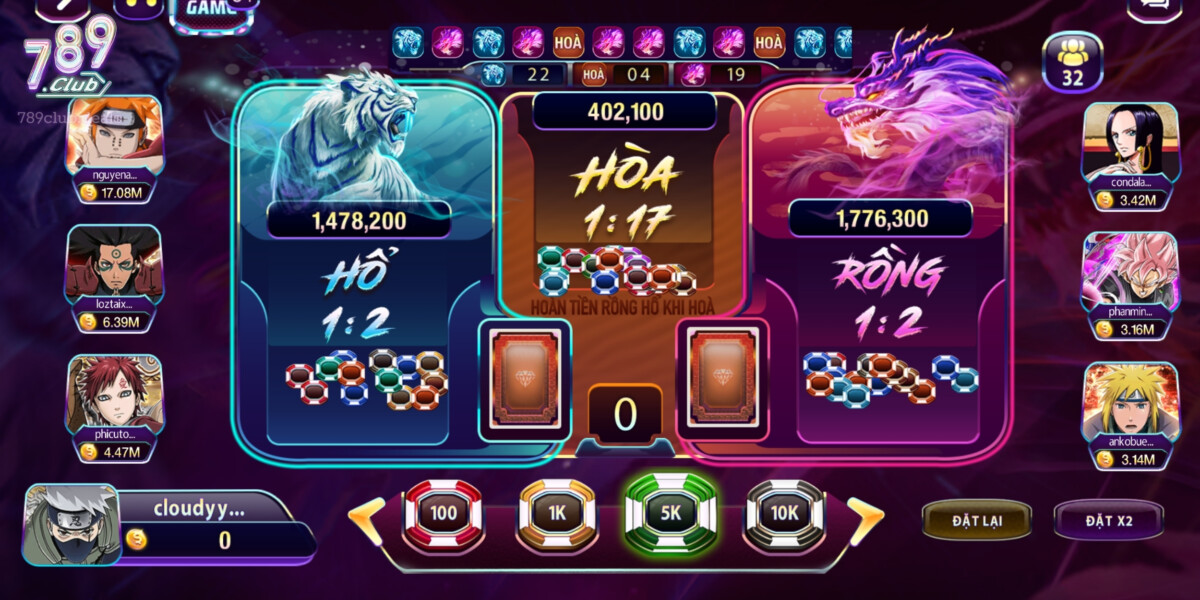This screenshot has height=600, width=1200.
Task: Select the 100 chip
Action: coord(443,514)
